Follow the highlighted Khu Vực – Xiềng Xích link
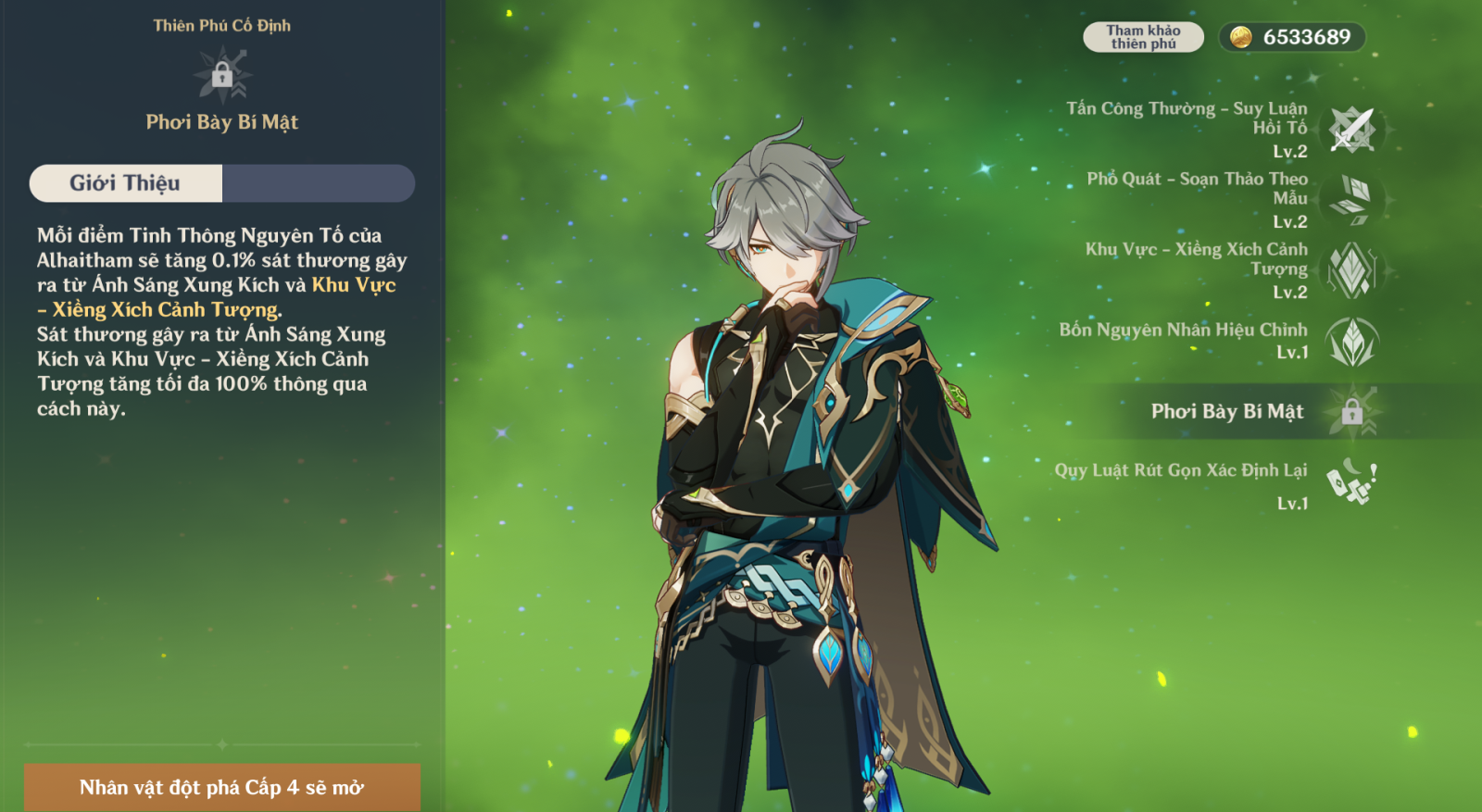This screenshot has width=1482, height=812. 353,285
